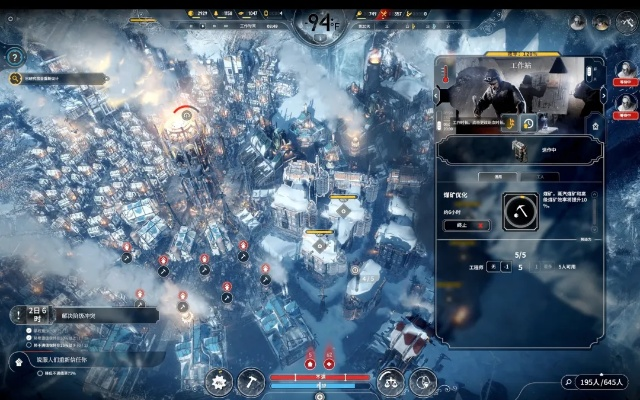Click the question mark help icon
Image resolution: width=640 pixels, height=400 pixels.
click(14, 57)
